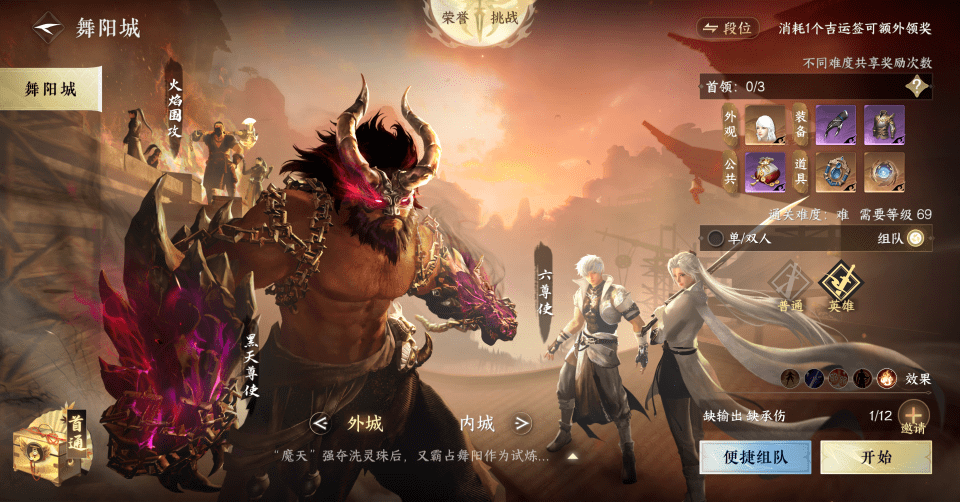View the white-haired appearance reward

pos(765,126)
